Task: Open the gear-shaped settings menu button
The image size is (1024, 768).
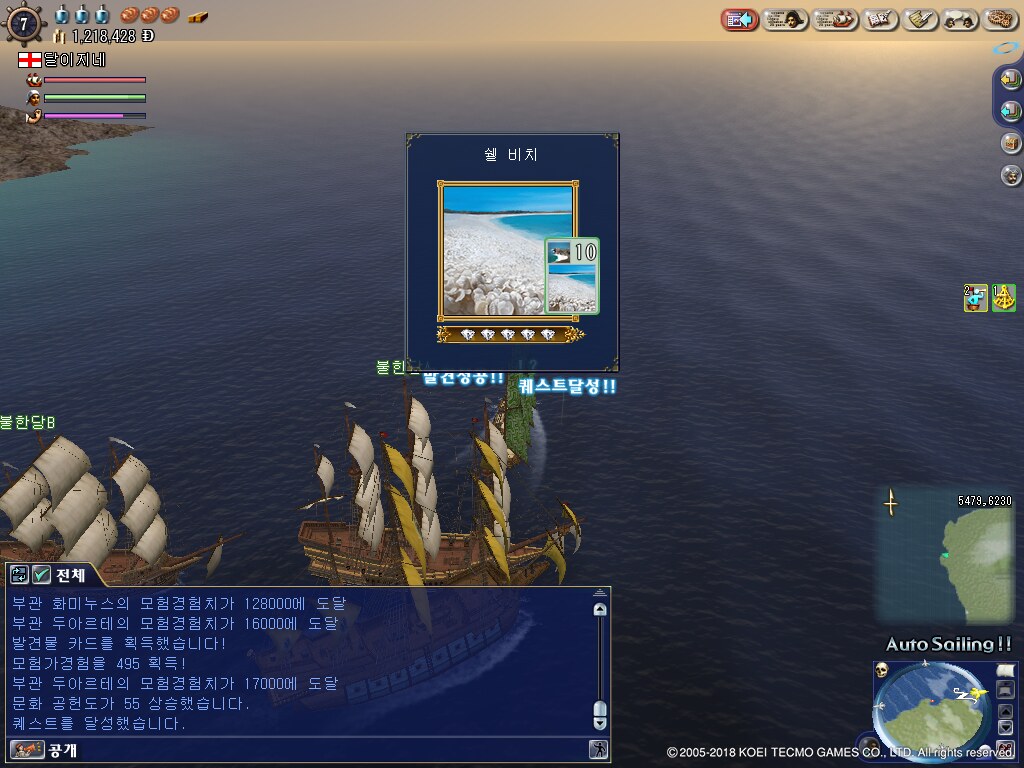Action: [x=1000, y=19]
